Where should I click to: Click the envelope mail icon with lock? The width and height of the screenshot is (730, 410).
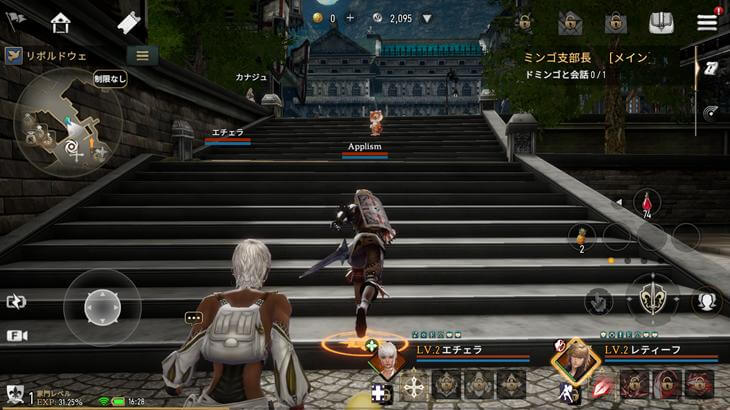point(570,22)
